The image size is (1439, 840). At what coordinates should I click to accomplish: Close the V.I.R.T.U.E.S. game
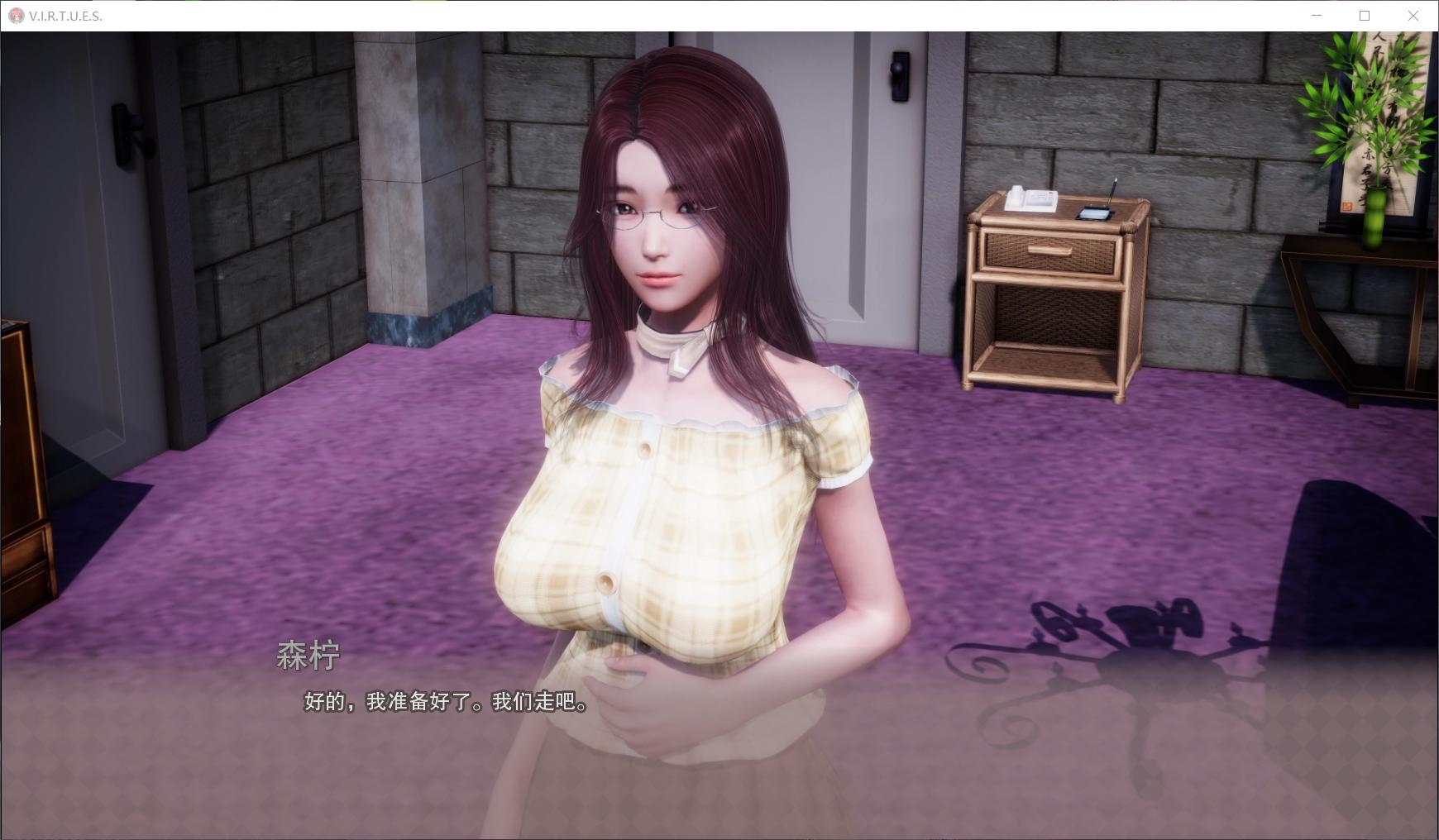(1414, 15)
